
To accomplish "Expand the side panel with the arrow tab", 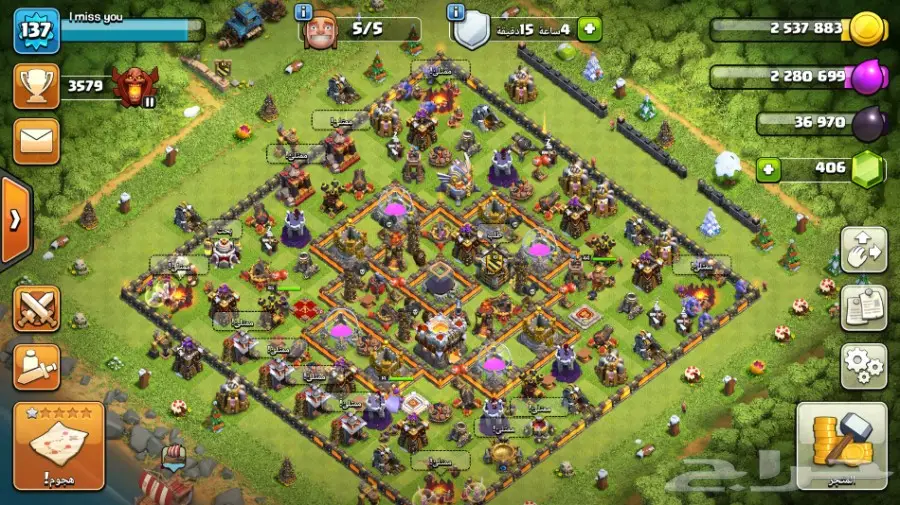I will (x=14, y=220).
